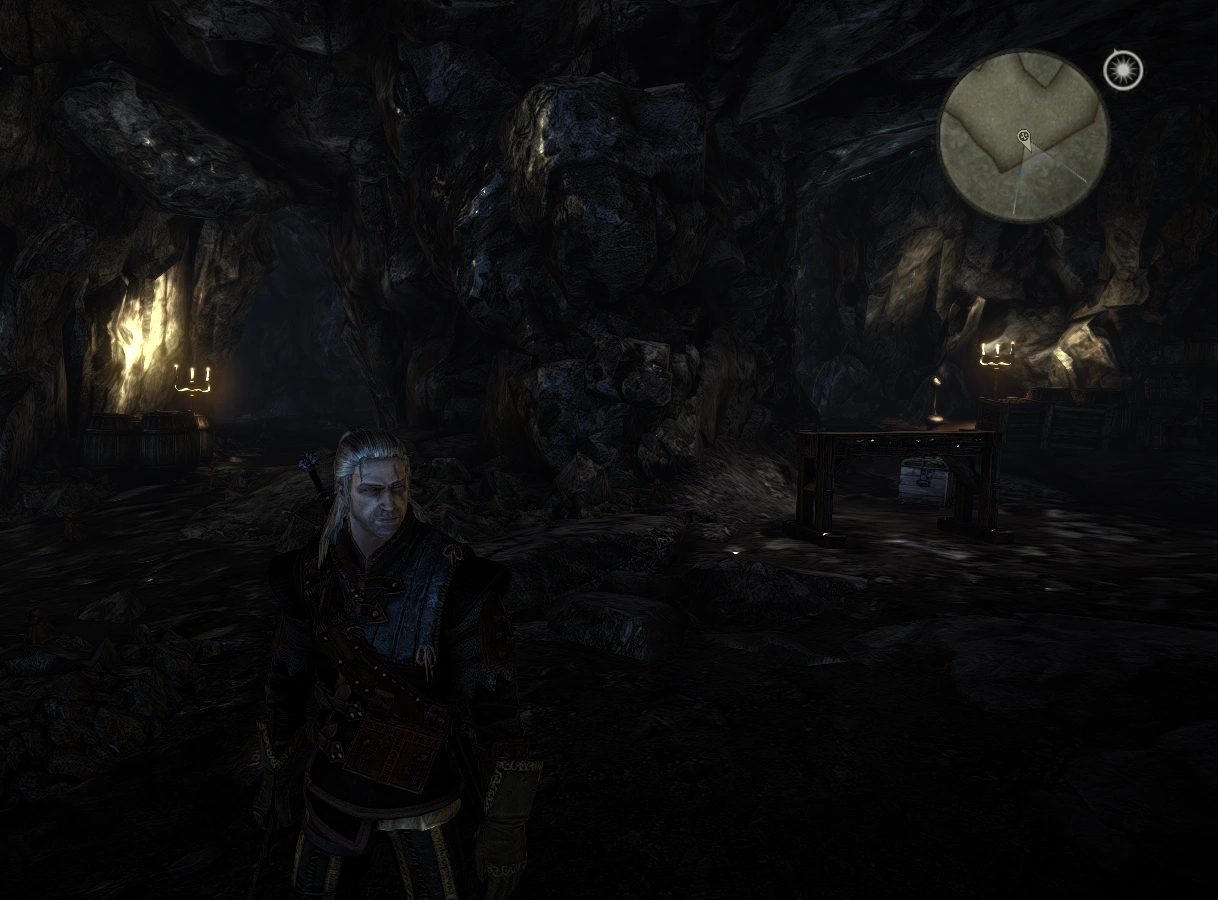This screenshot has height=900, width=1218.
Task: Click the sun icon beside the minimap
Action: [1123, 71]
